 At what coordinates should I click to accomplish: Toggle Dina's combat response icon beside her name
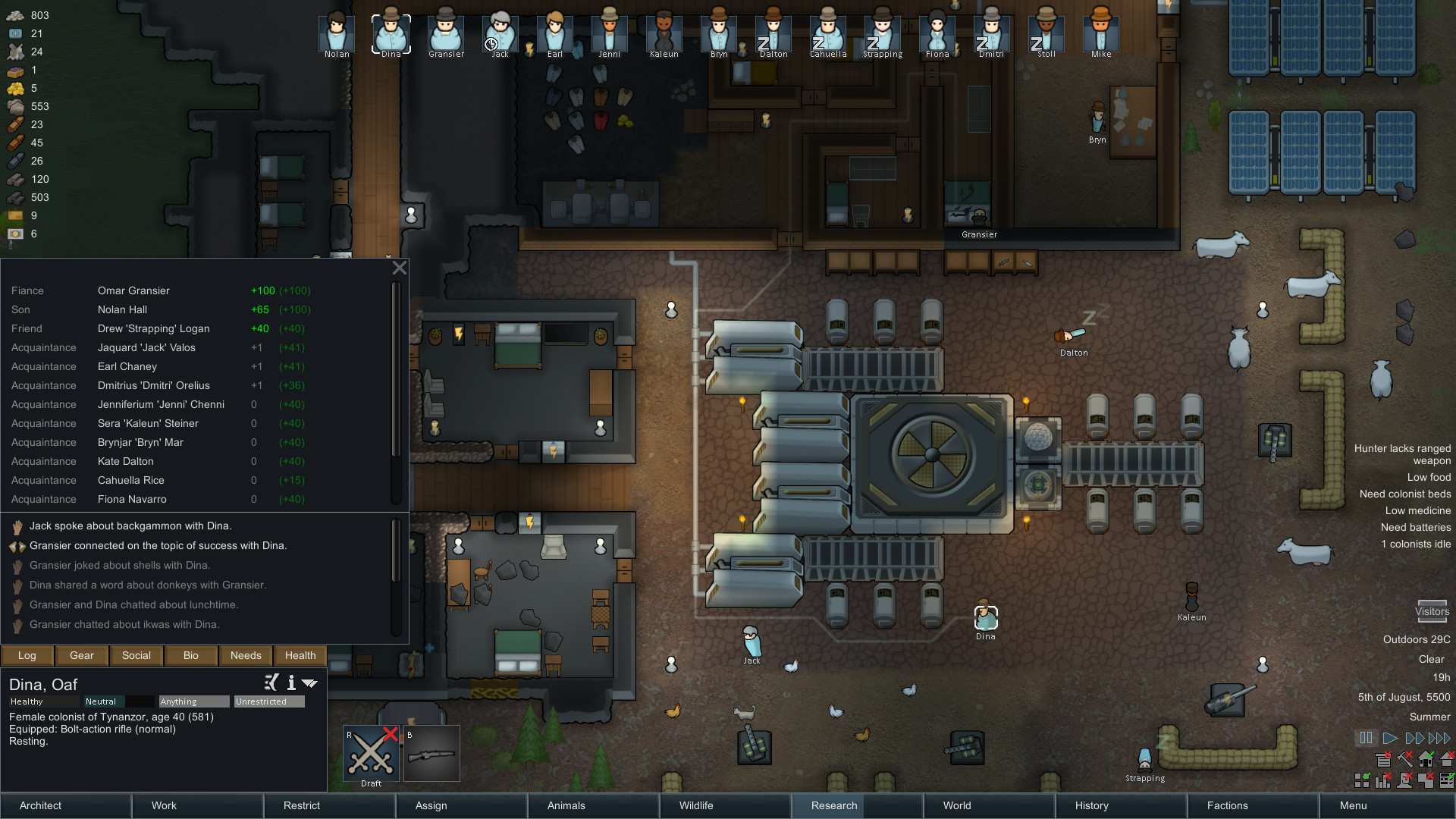click(x=271, y=682)
